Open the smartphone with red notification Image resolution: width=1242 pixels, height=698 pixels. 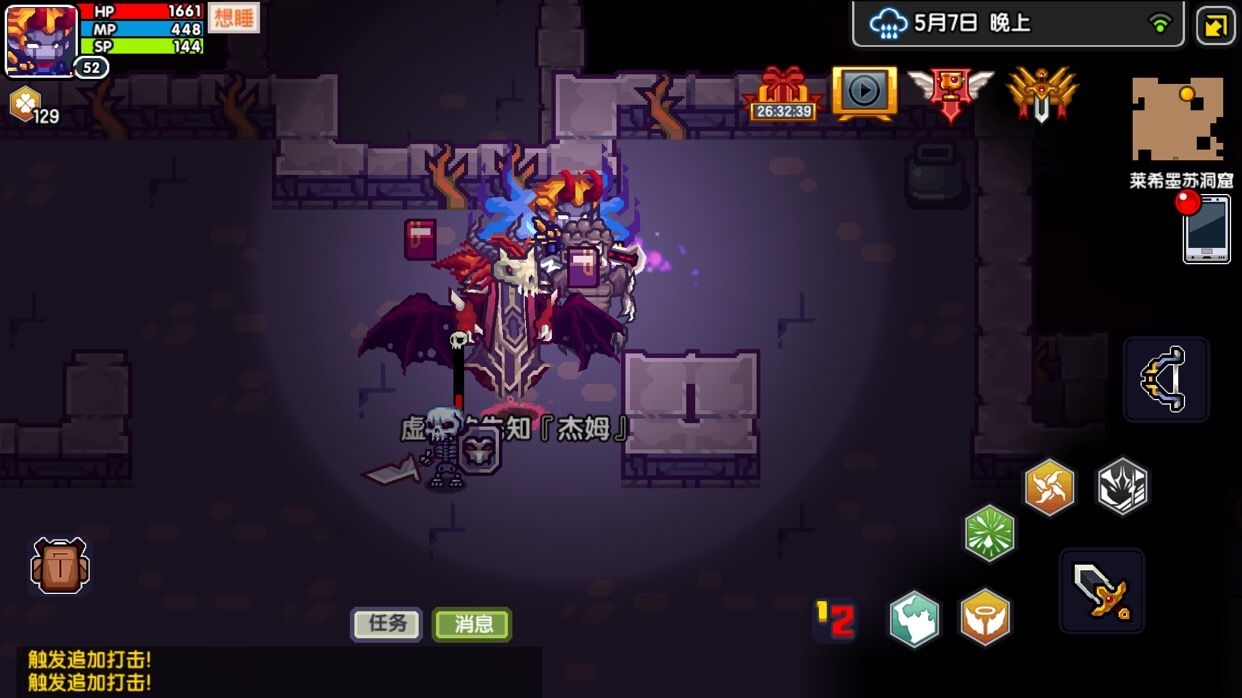[x=1206, y=228]
